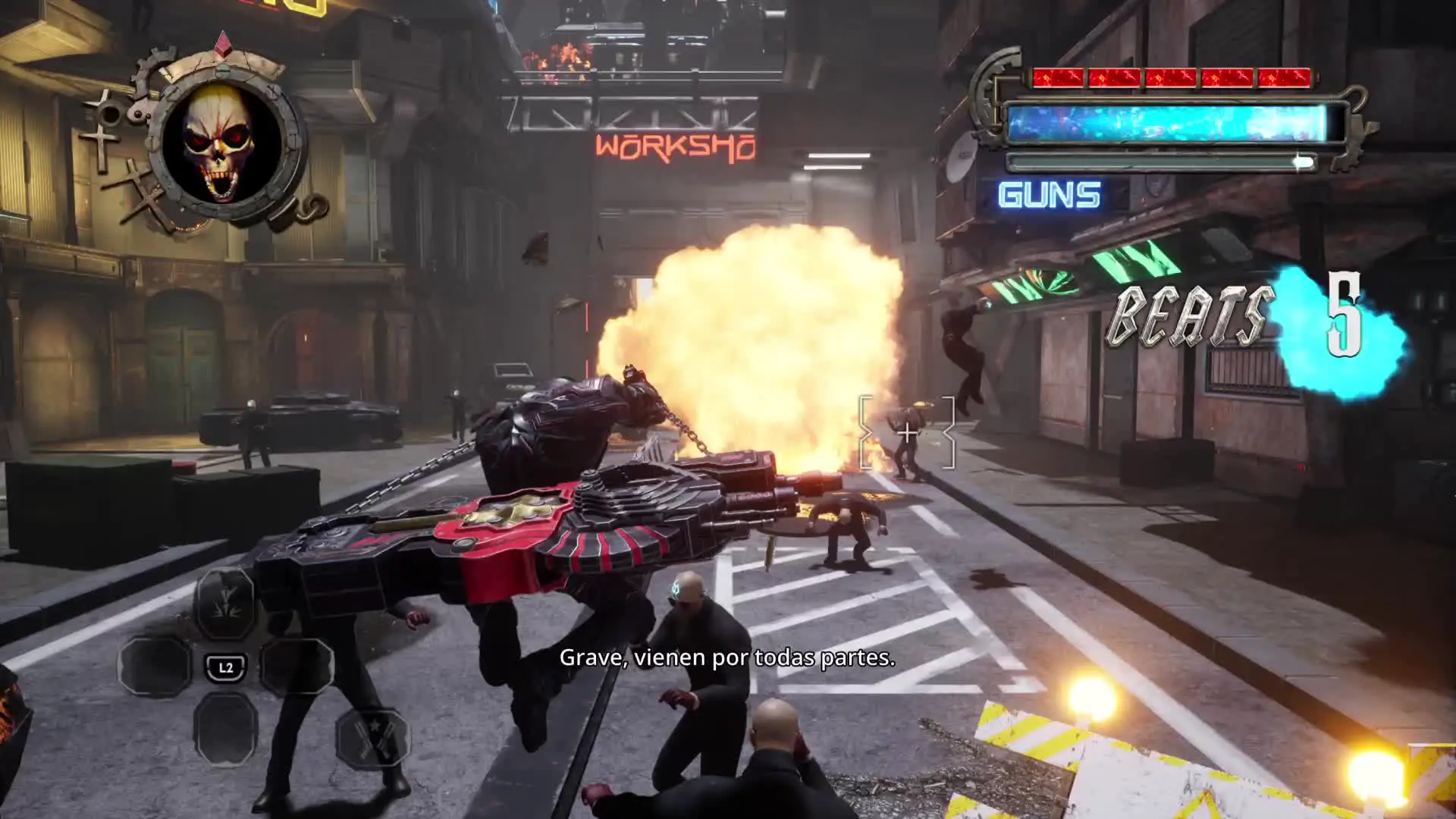
Task: Activate the top skill slot burst ability
Action: coord(225,604)
